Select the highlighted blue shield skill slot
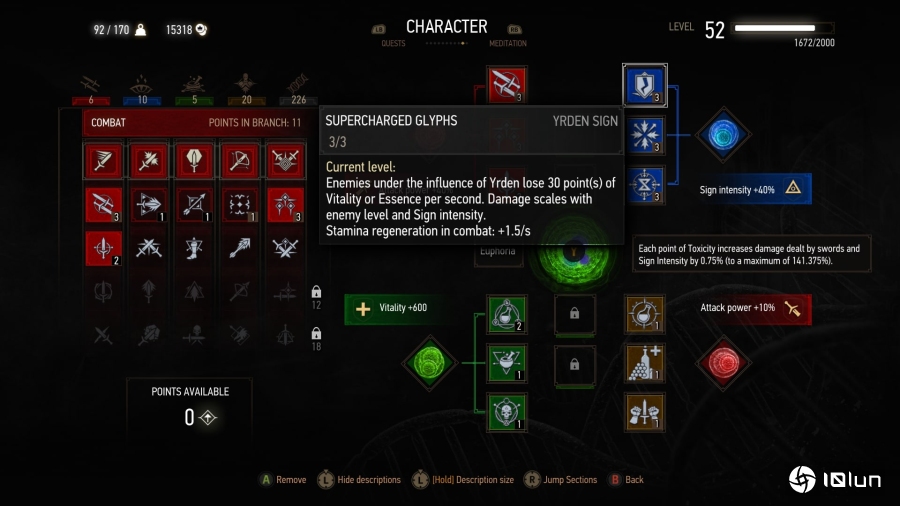This screenshot has height=506, width=900. click(x=644, y=86)
